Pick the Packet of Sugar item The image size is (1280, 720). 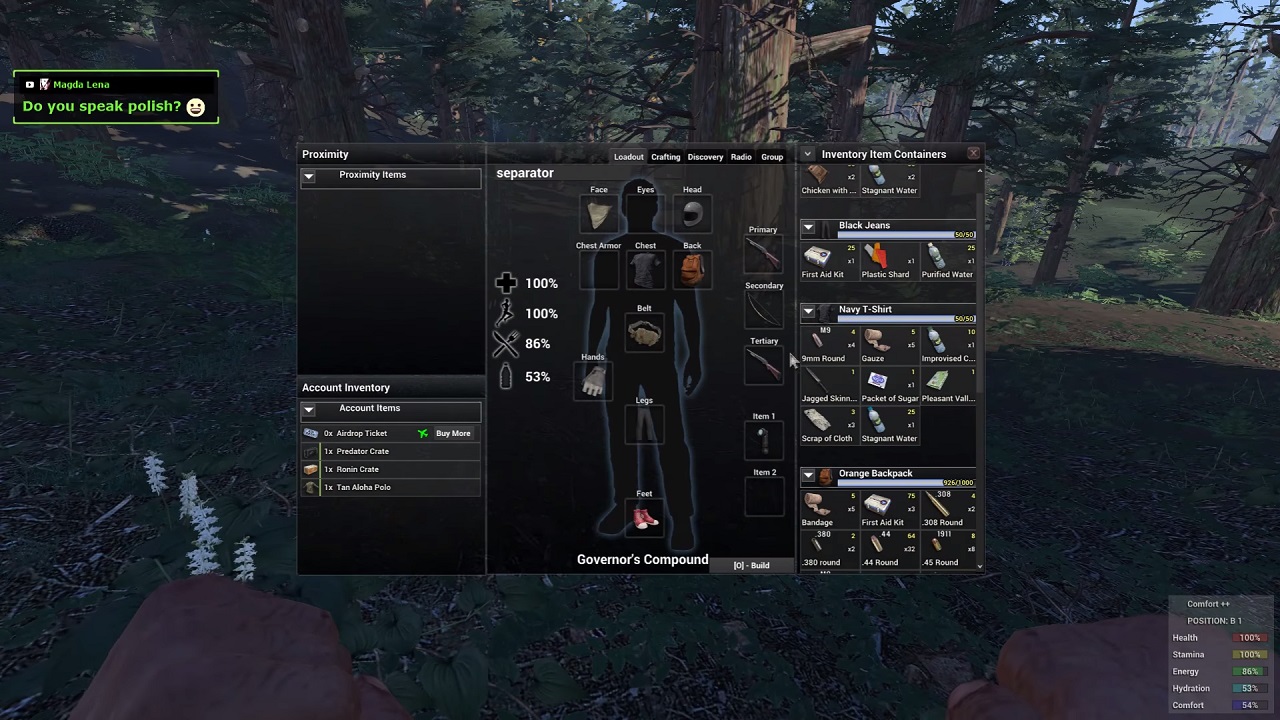(x=878, y=383)
